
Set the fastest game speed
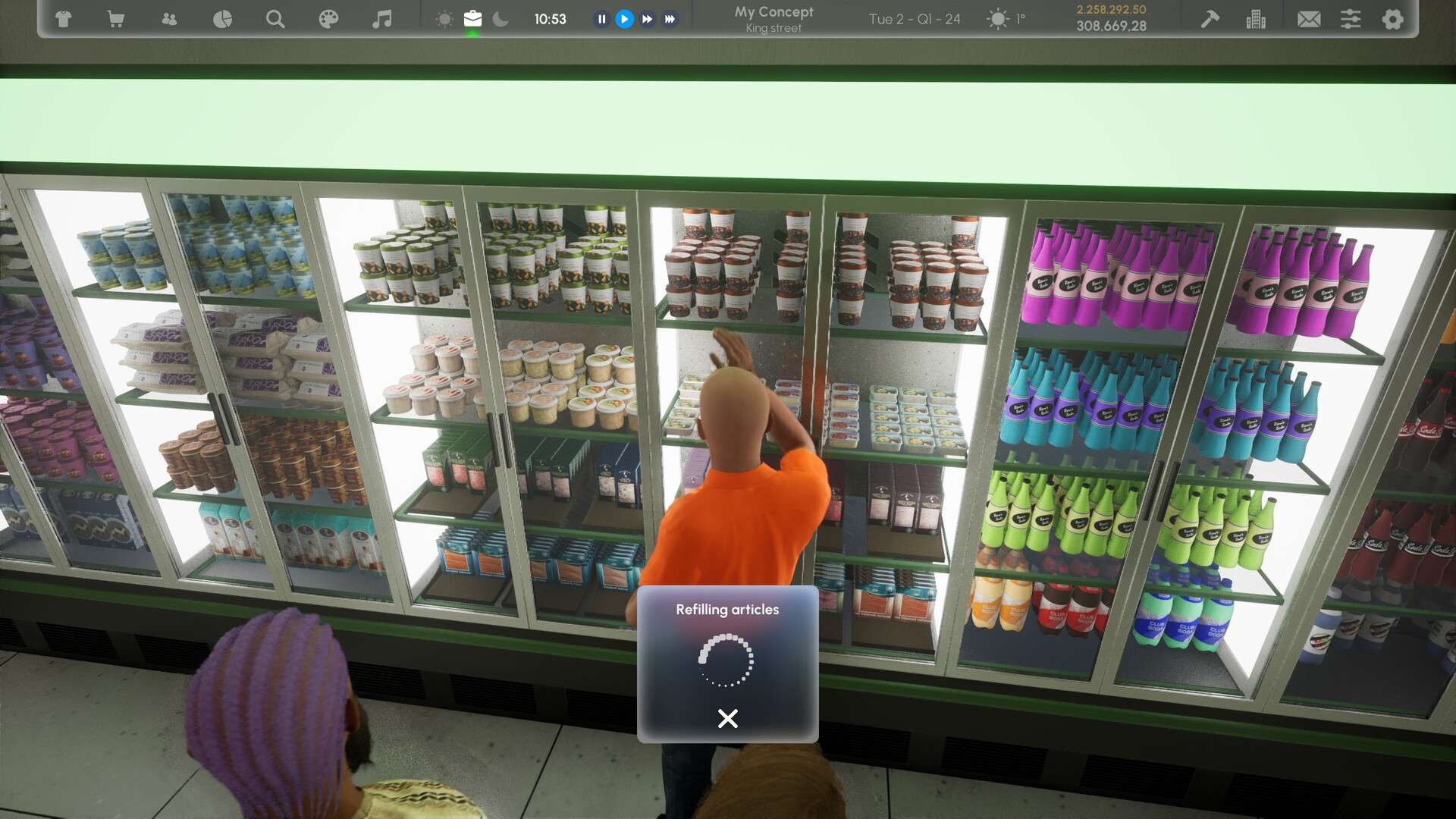pos(670,19)
